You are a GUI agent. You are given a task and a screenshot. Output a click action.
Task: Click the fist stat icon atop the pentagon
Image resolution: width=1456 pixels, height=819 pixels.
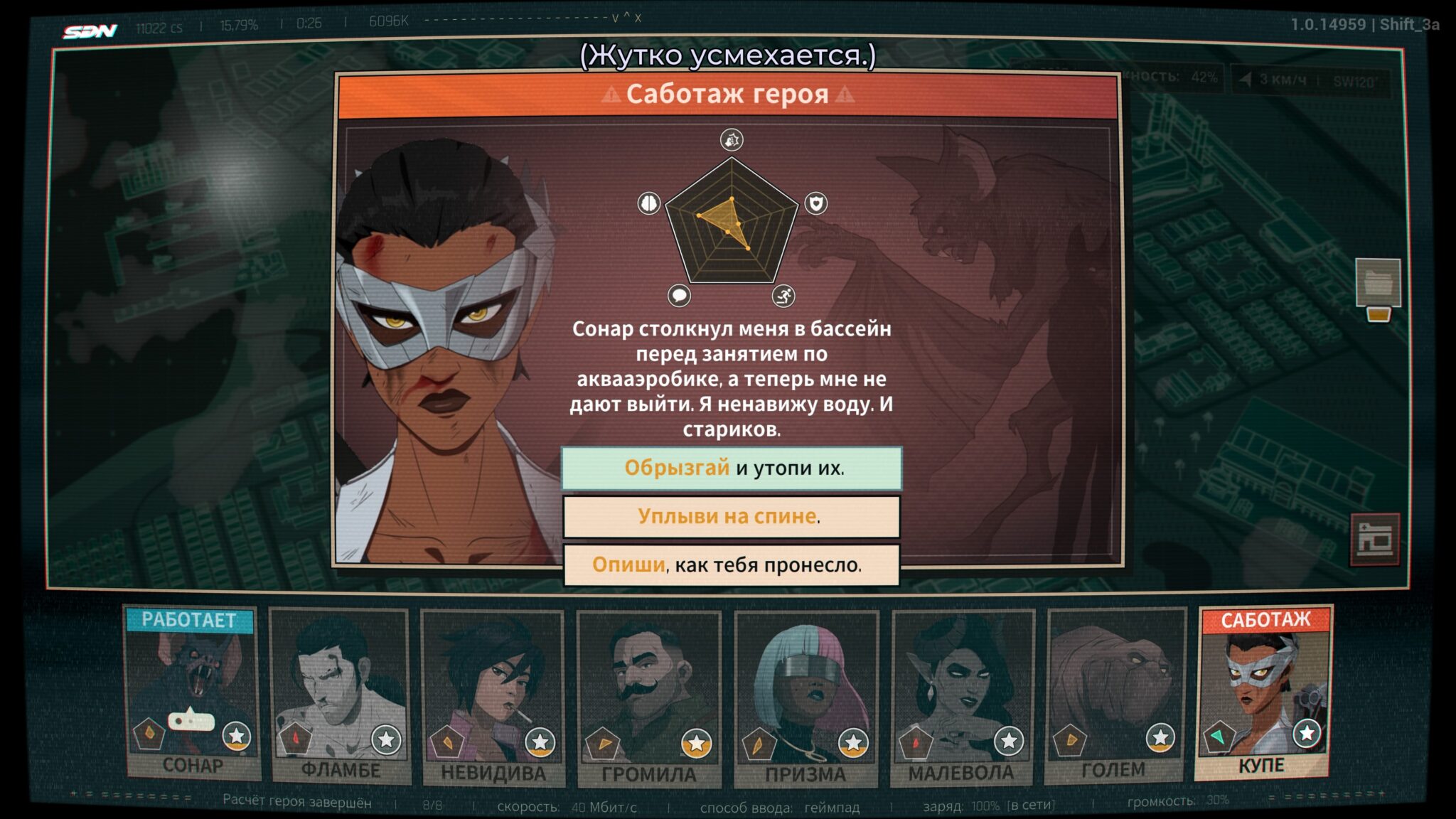coord(732,139)
